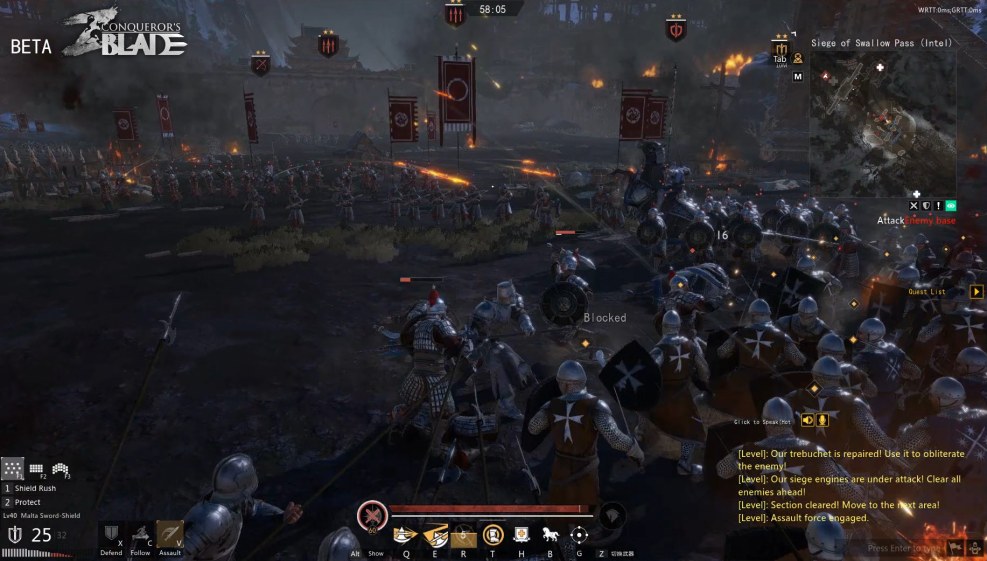987x561 pixels.
Task: Click the crosshair targeting icon
Action: (x=578, y=535)
